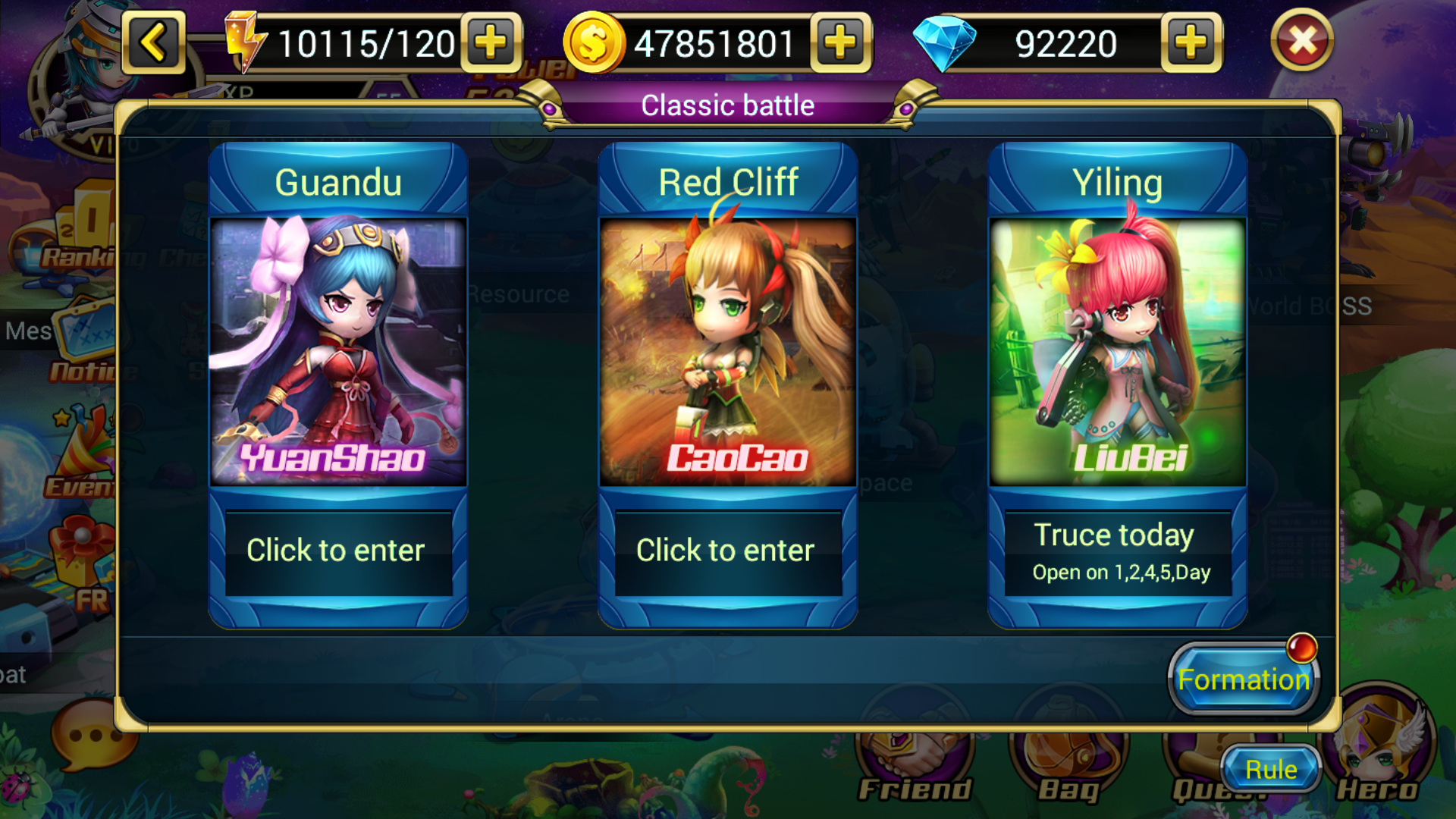This screenshot has width=1456, height=819.
Task: Enter the Red Cliff stage via Click to enter
Action: [726, 551]
